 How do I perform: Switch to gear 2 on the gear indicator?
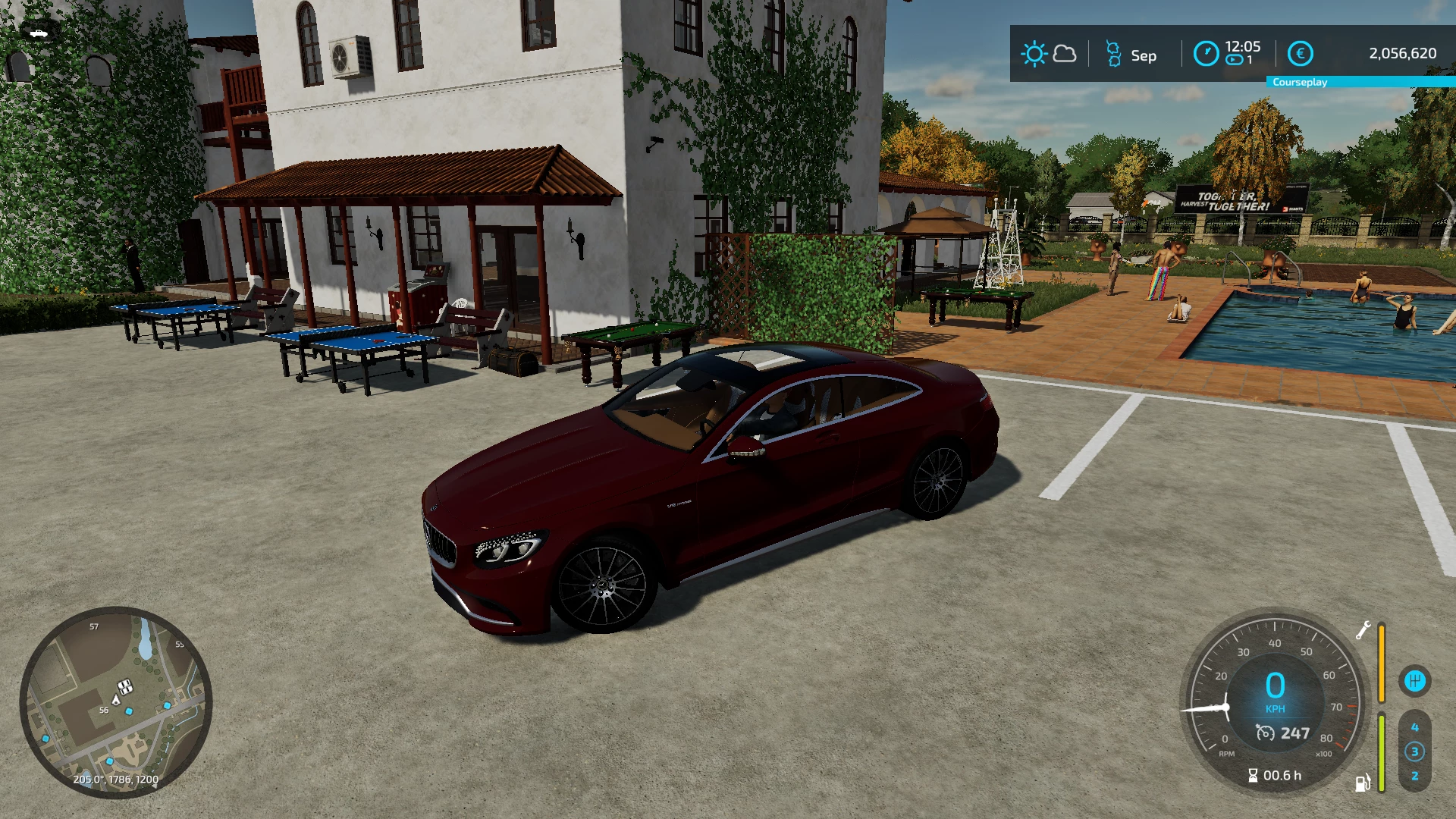tap(1415, 777)
